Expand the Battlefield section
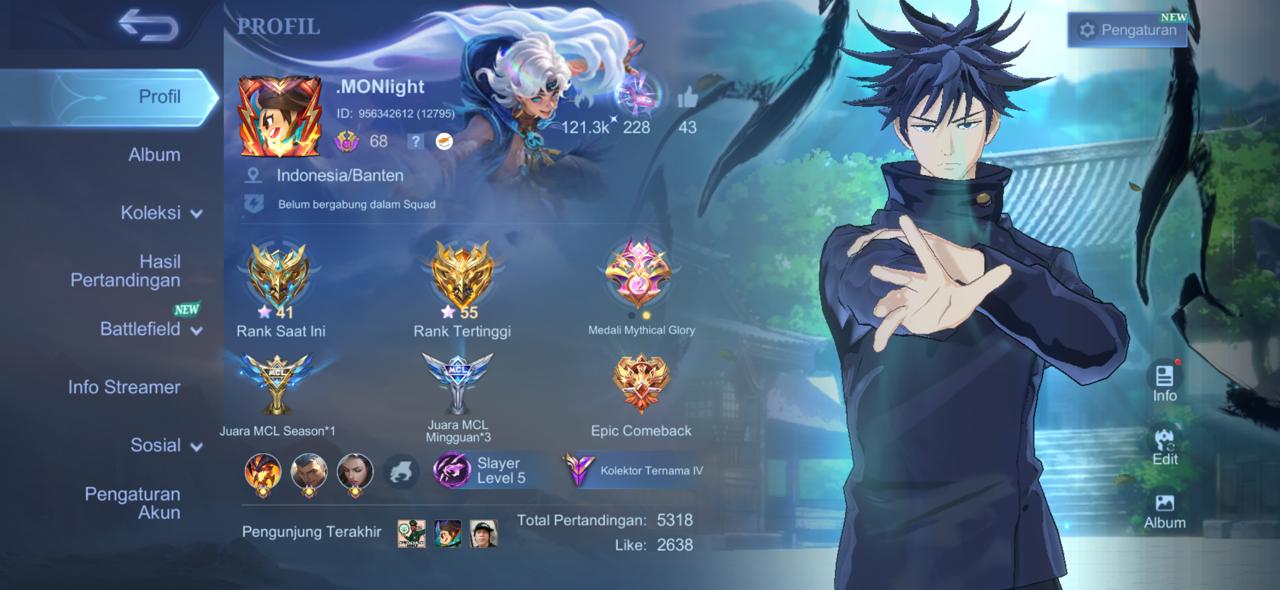Viewport: 1280px width, 590px height. (x=150, y=329)
